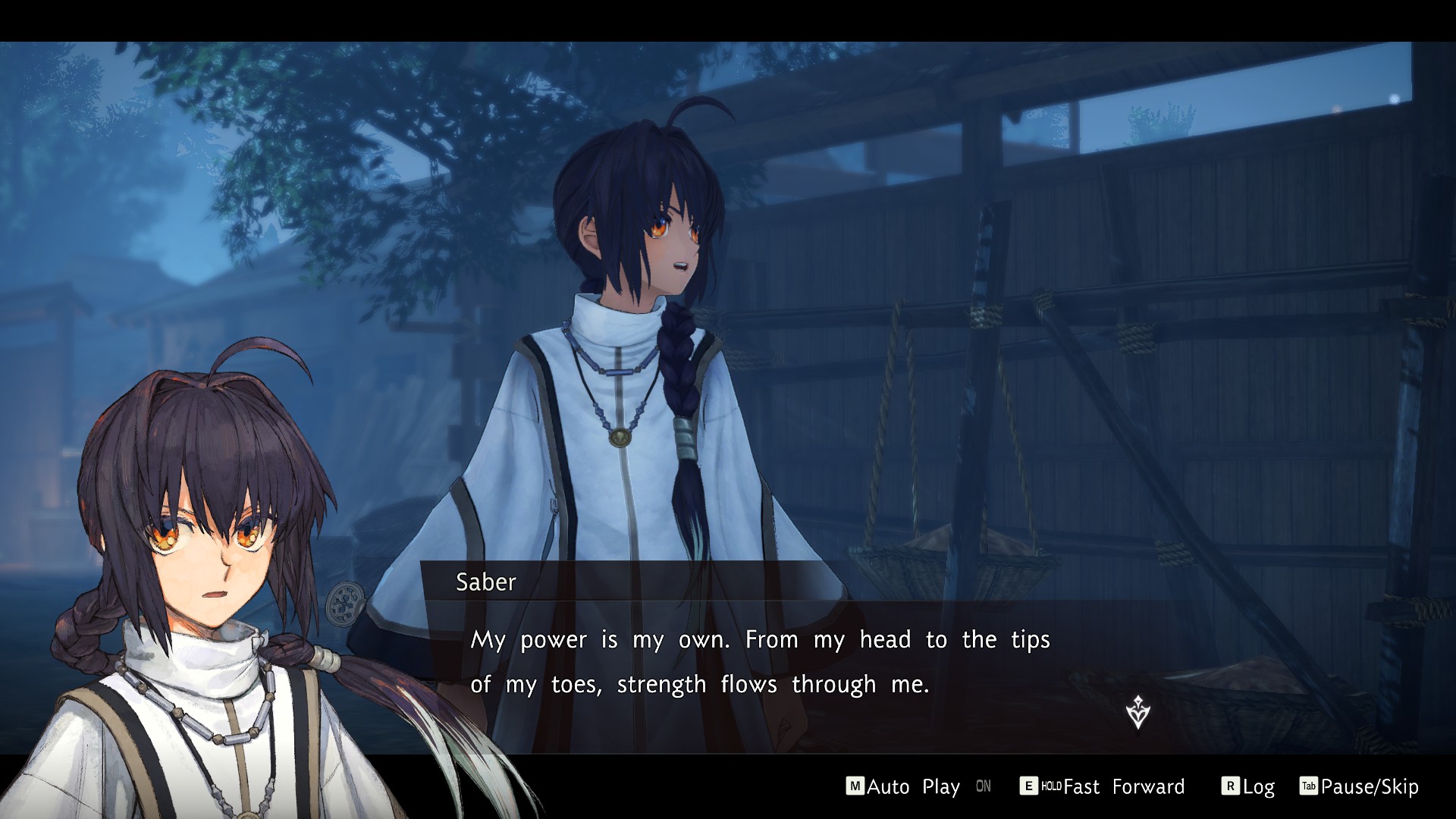Click the E key icon for Fast Forward

pos(1028,786)
